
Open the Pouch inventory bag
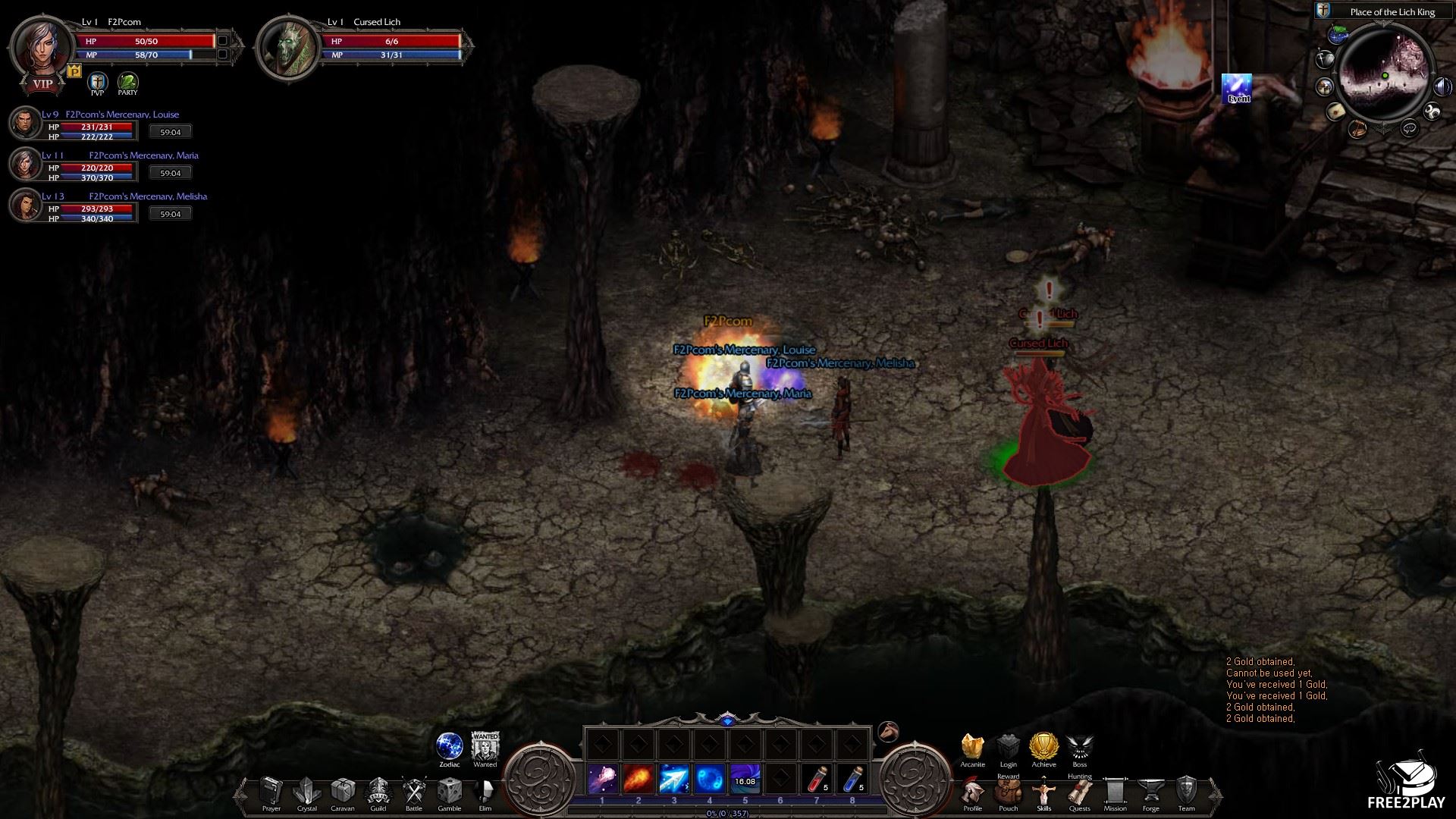1008,792
